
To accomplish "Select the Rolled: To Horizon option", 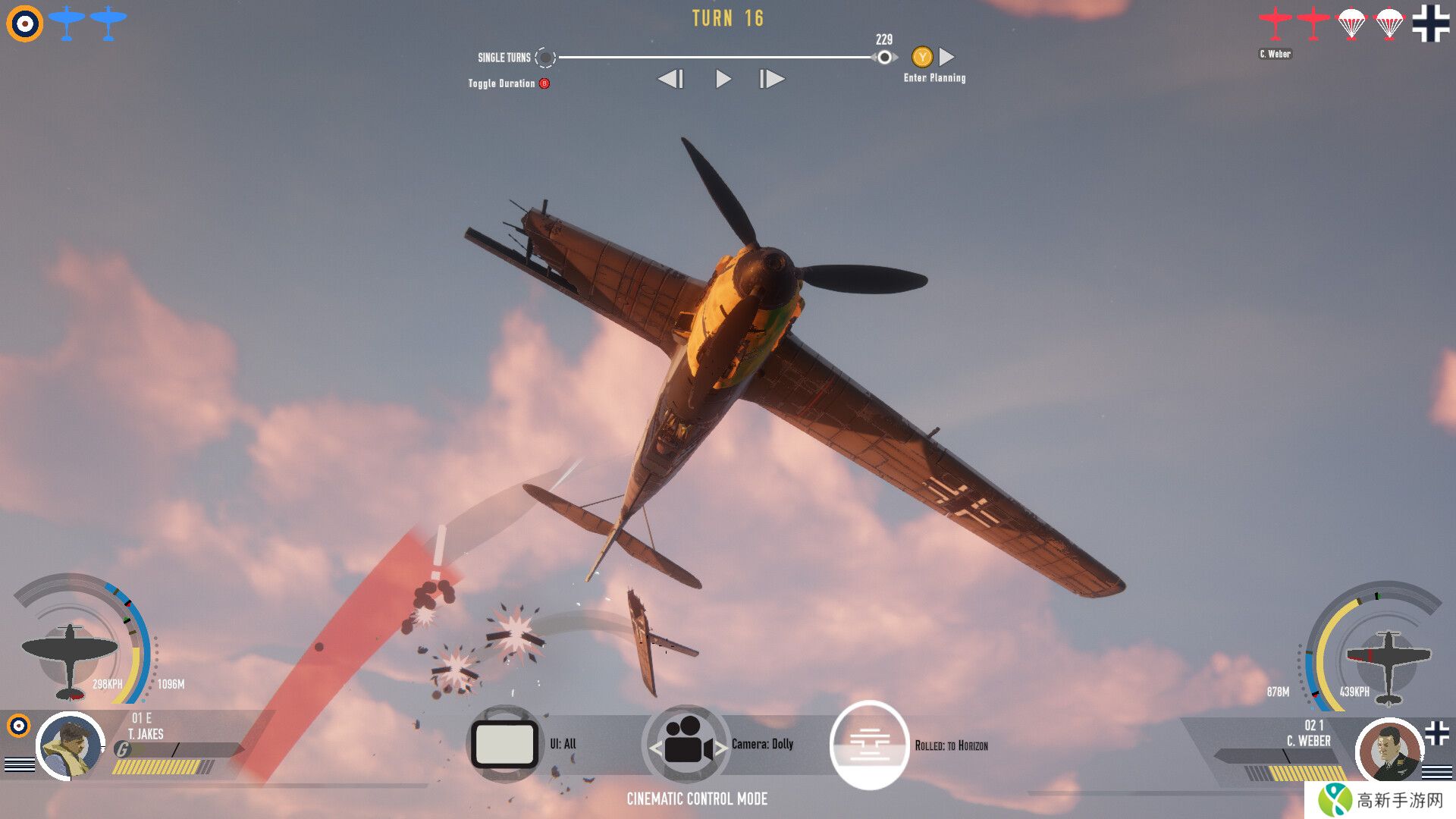I will (x=869, y=745).
